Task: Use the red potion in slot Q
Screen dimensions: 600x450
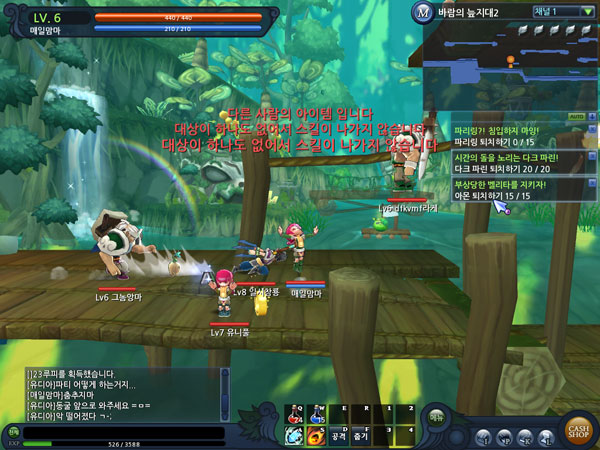Action: click(x=295, y=412)
